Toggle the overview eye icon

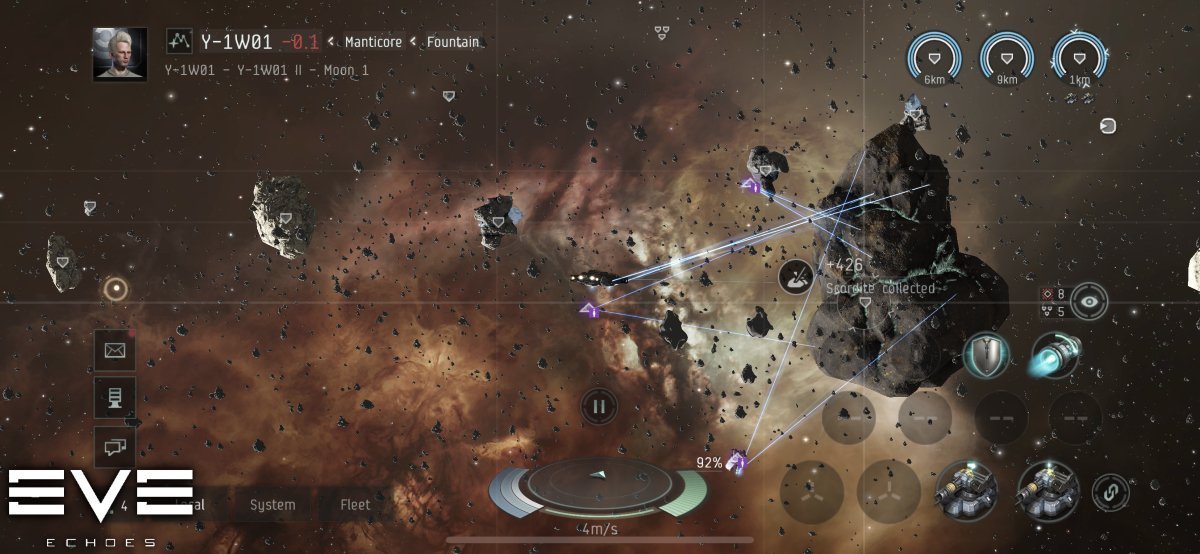coord(1091,301)
